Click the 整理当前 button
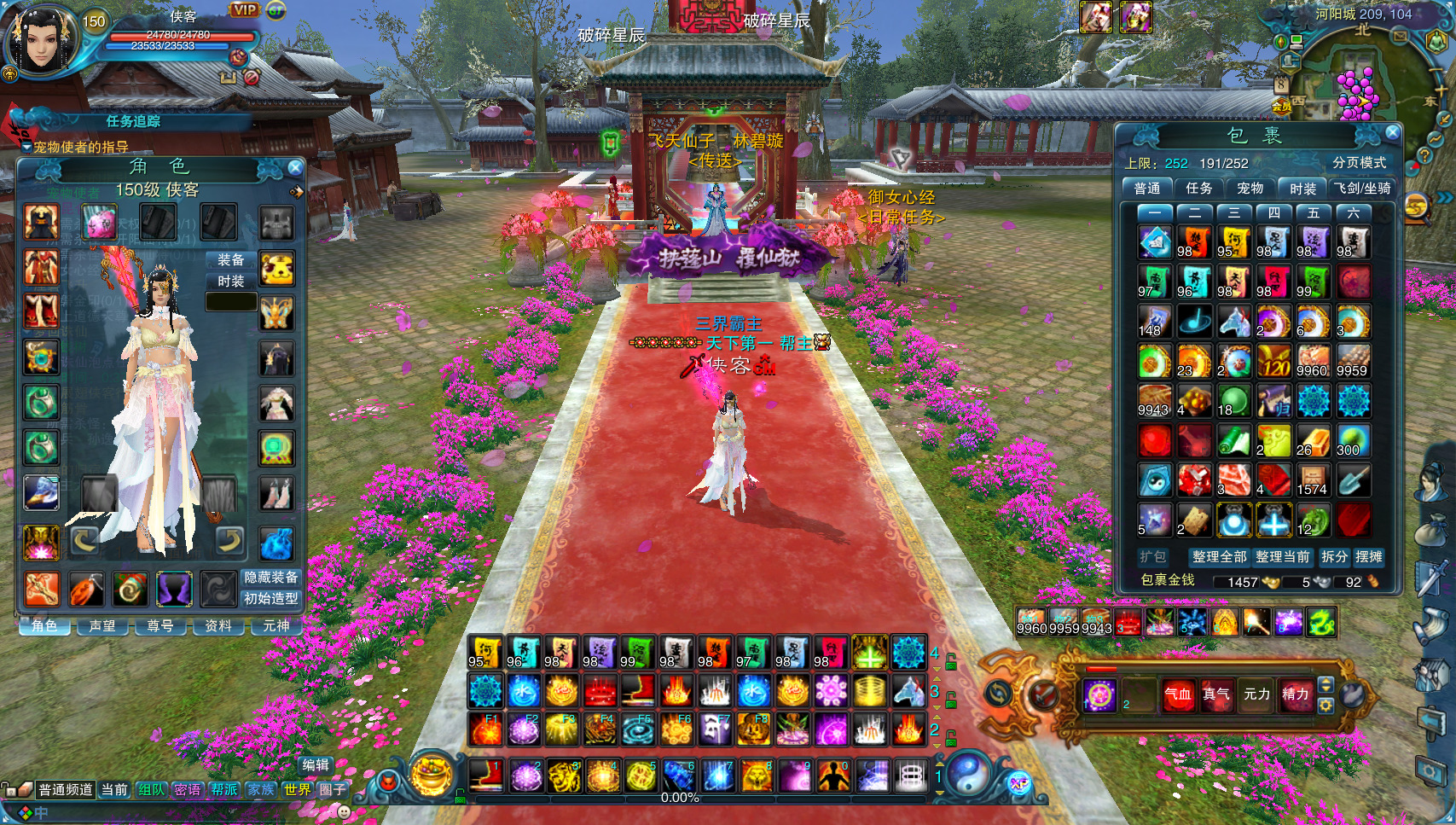The image size is (1456, 825). [1282, 556]
